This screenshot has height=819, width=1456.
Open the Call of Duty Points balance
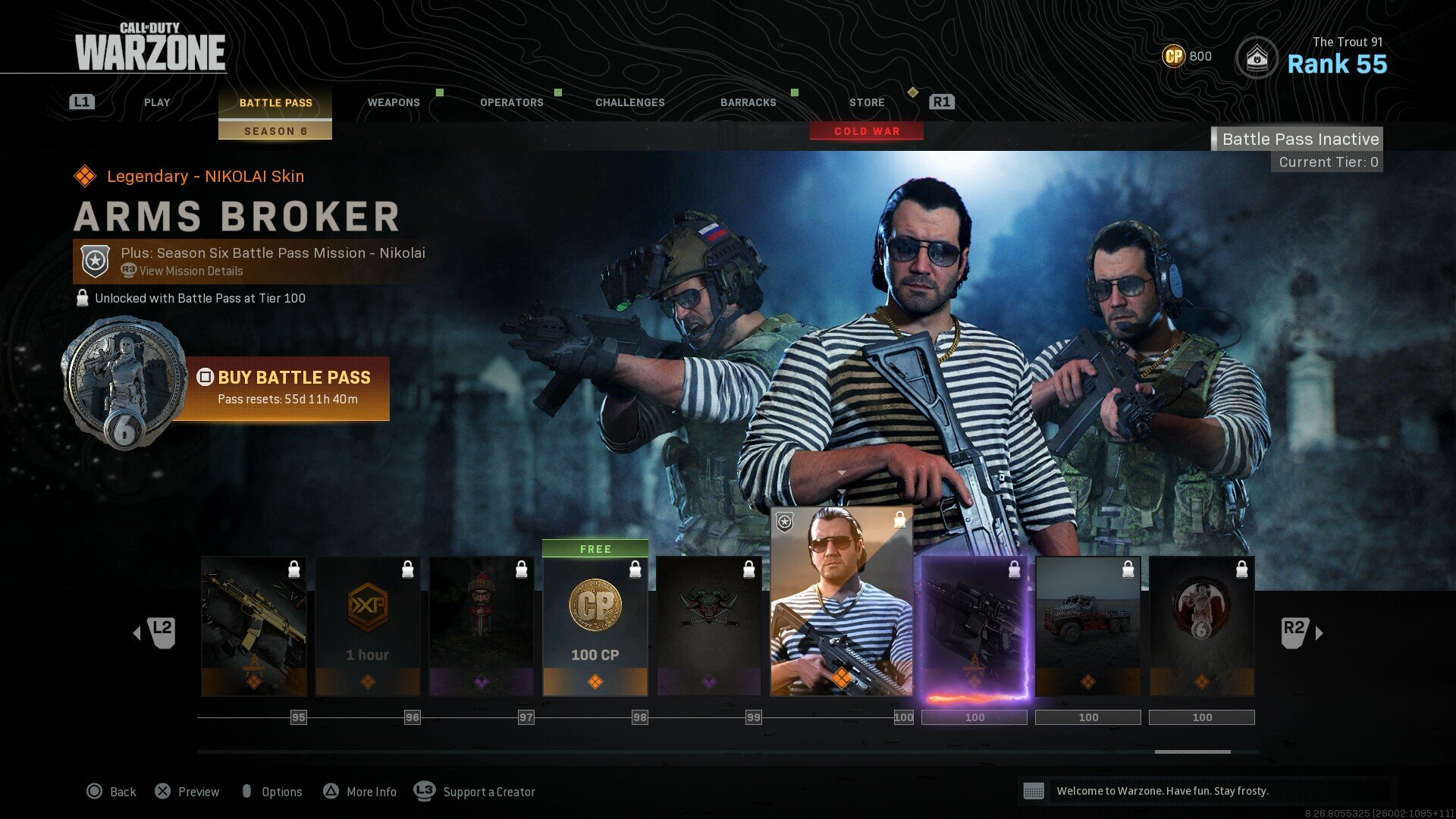click(1187, 56)
